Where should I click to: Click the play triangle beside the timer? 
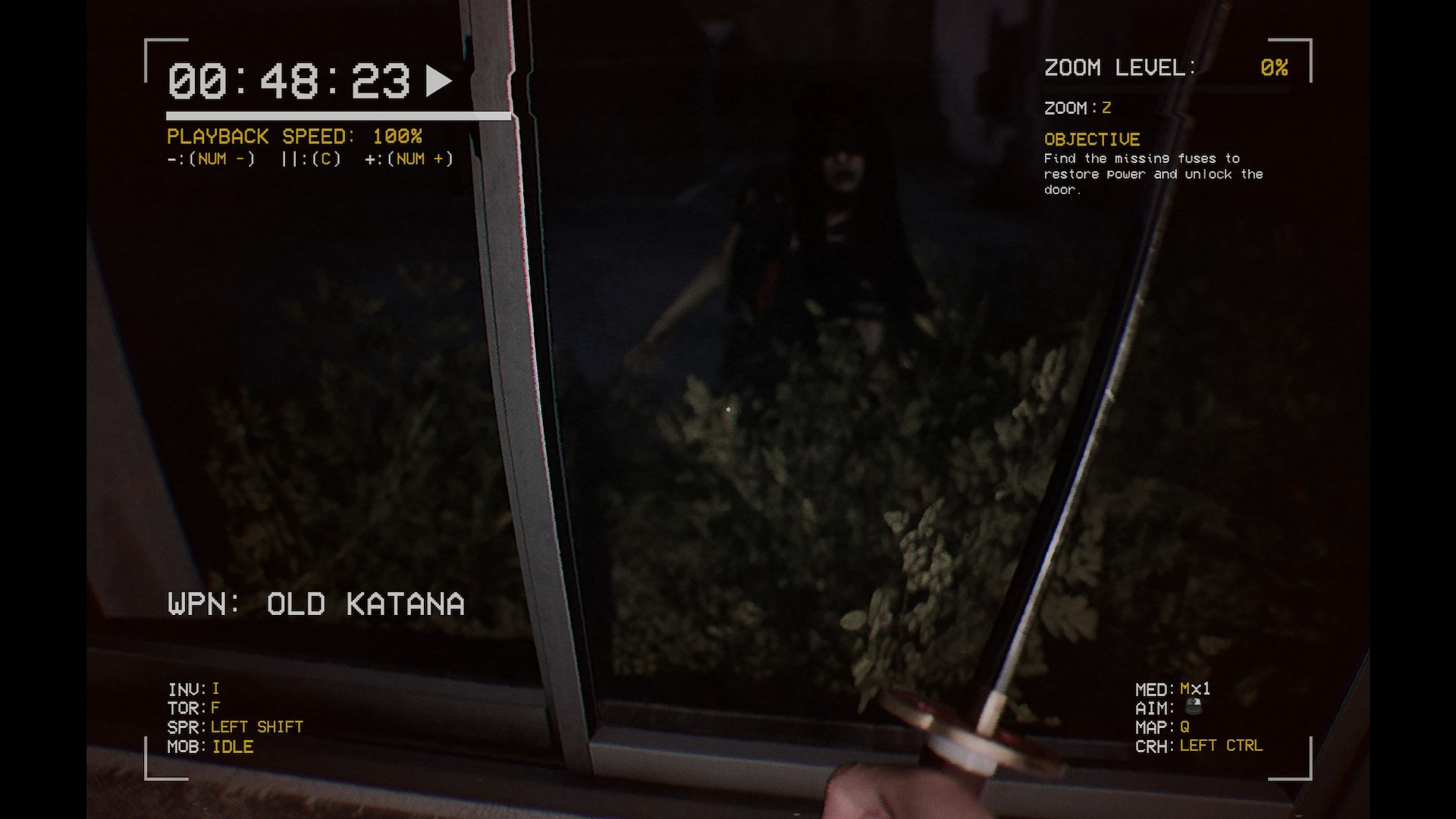tap(438, 80)
